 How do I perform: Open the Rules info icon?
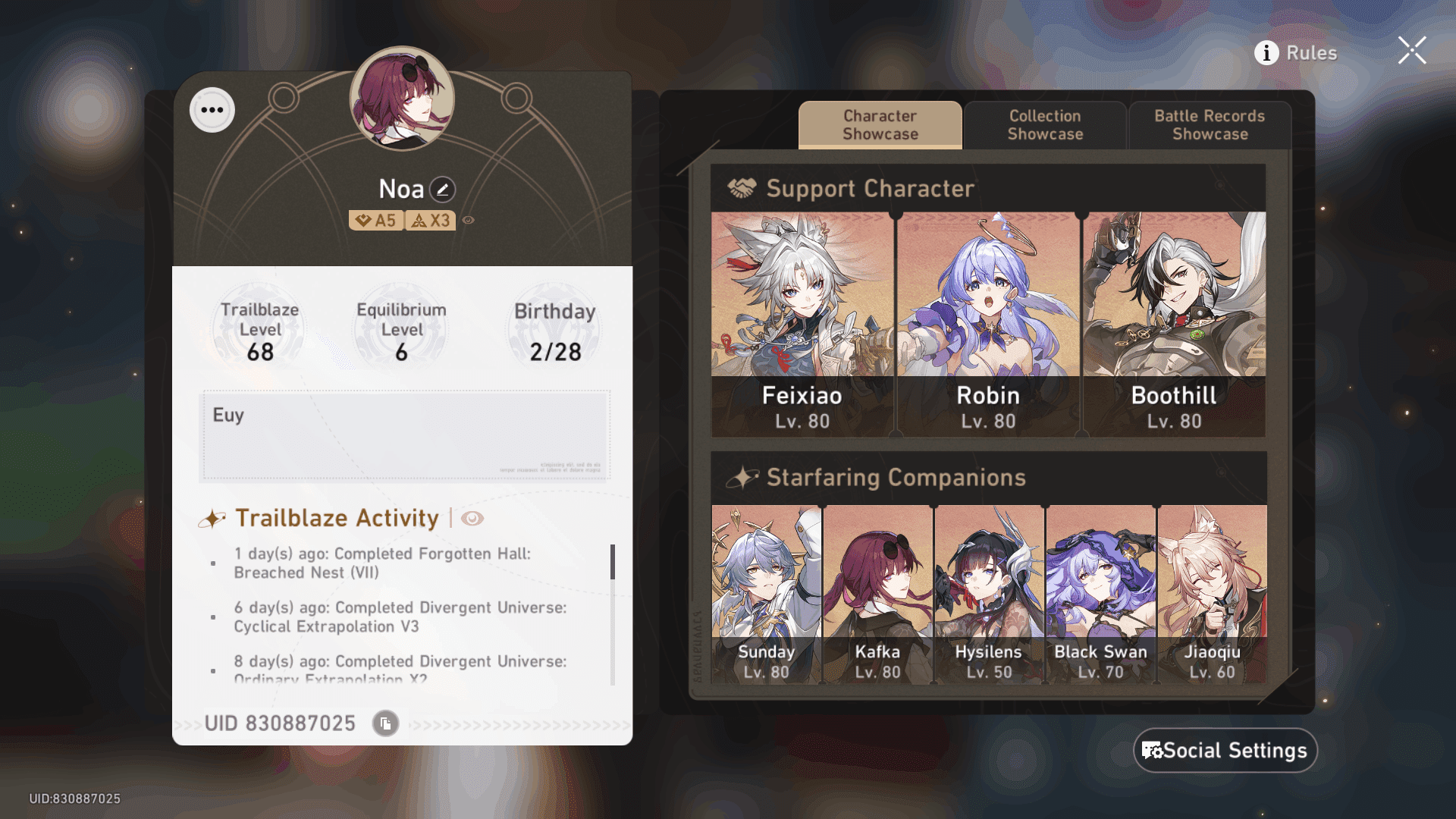click(x=1266, y=53)
